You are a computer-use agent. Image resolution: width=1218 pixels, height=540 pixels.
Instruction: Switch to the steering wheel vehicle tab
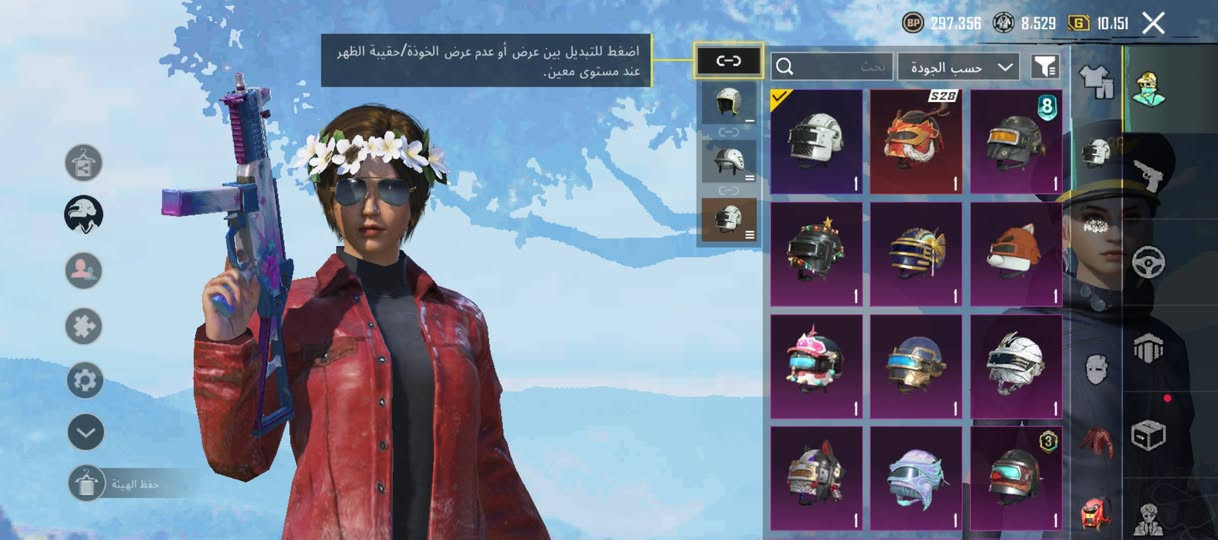click(x=1148, y=262)
